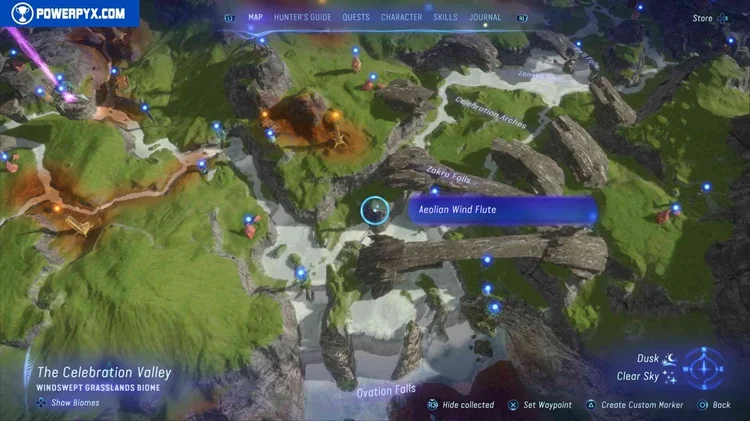The width and height of the screenshot is (750, 421).
Task: Select the circled Aeolian Wind Flute map marker
Action: point(375,210)
